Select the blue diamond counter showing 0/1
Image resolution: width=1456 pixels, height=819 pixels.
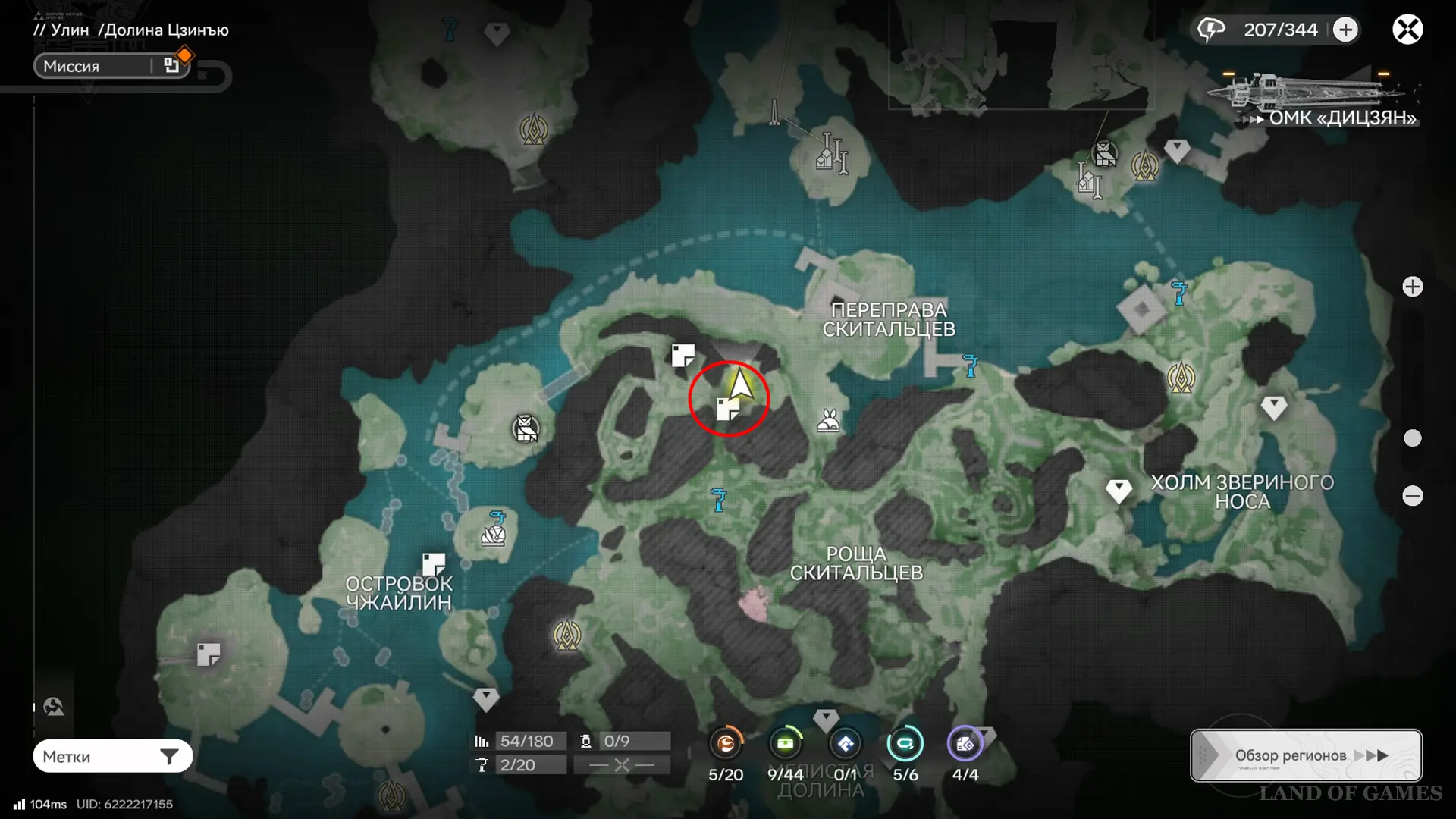(x=846, y=744)
